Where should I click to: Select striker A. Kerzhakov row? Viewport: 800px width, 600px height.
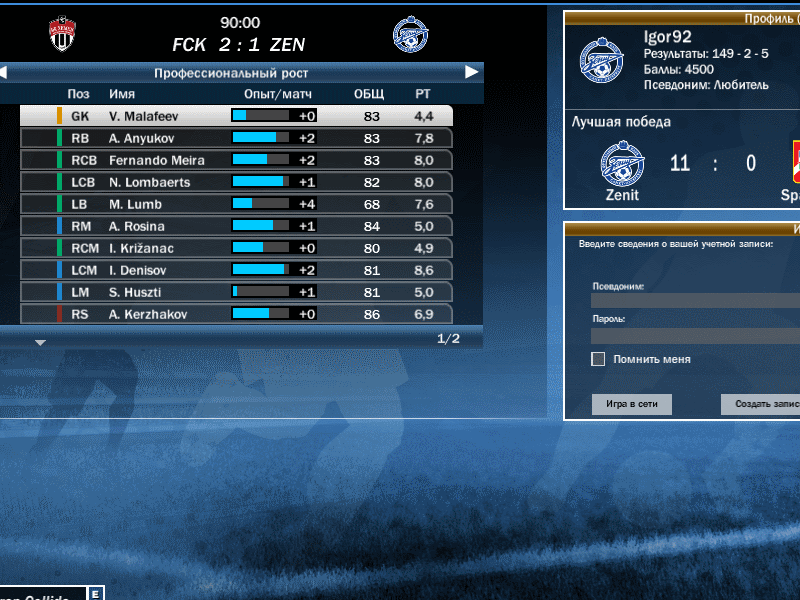coord(236,314)
